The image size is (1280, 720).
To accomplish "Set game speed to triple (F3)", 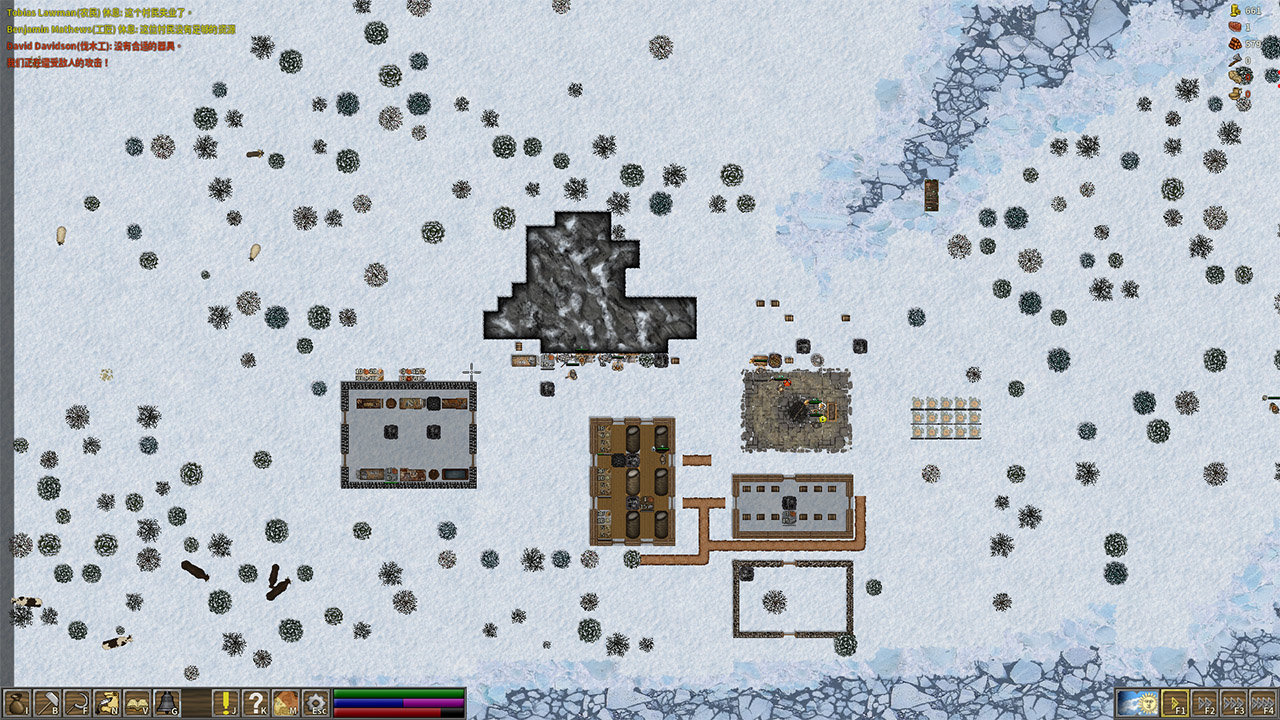I will pos(1233,703).
